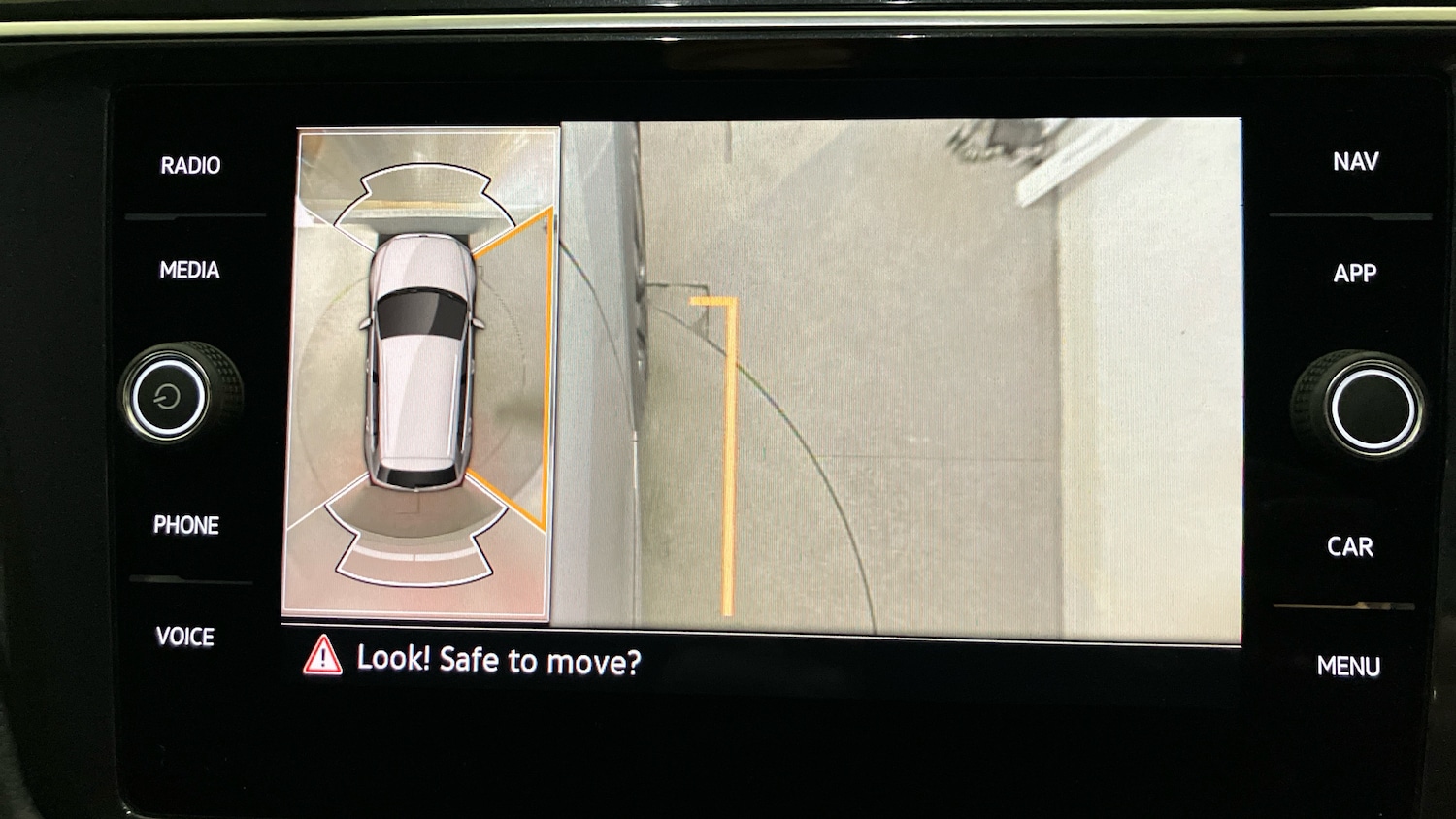Viewport: 1456px width, 819px height.
Task: Switch to the MEDIA source
Action: point(189,270)
